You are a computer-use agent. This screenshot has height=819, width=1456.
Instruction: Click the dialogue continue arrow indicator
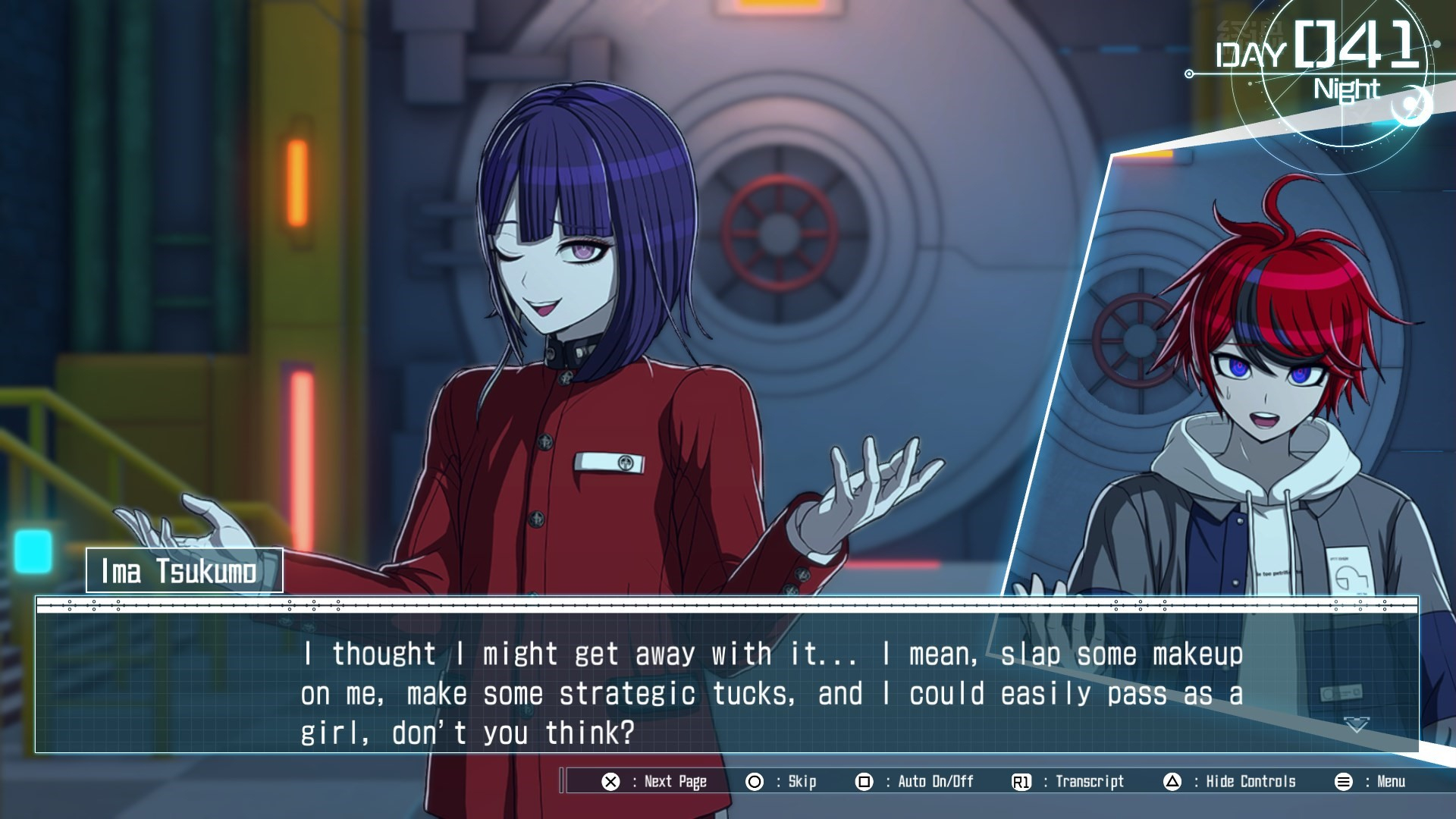tap(1357, 725)
